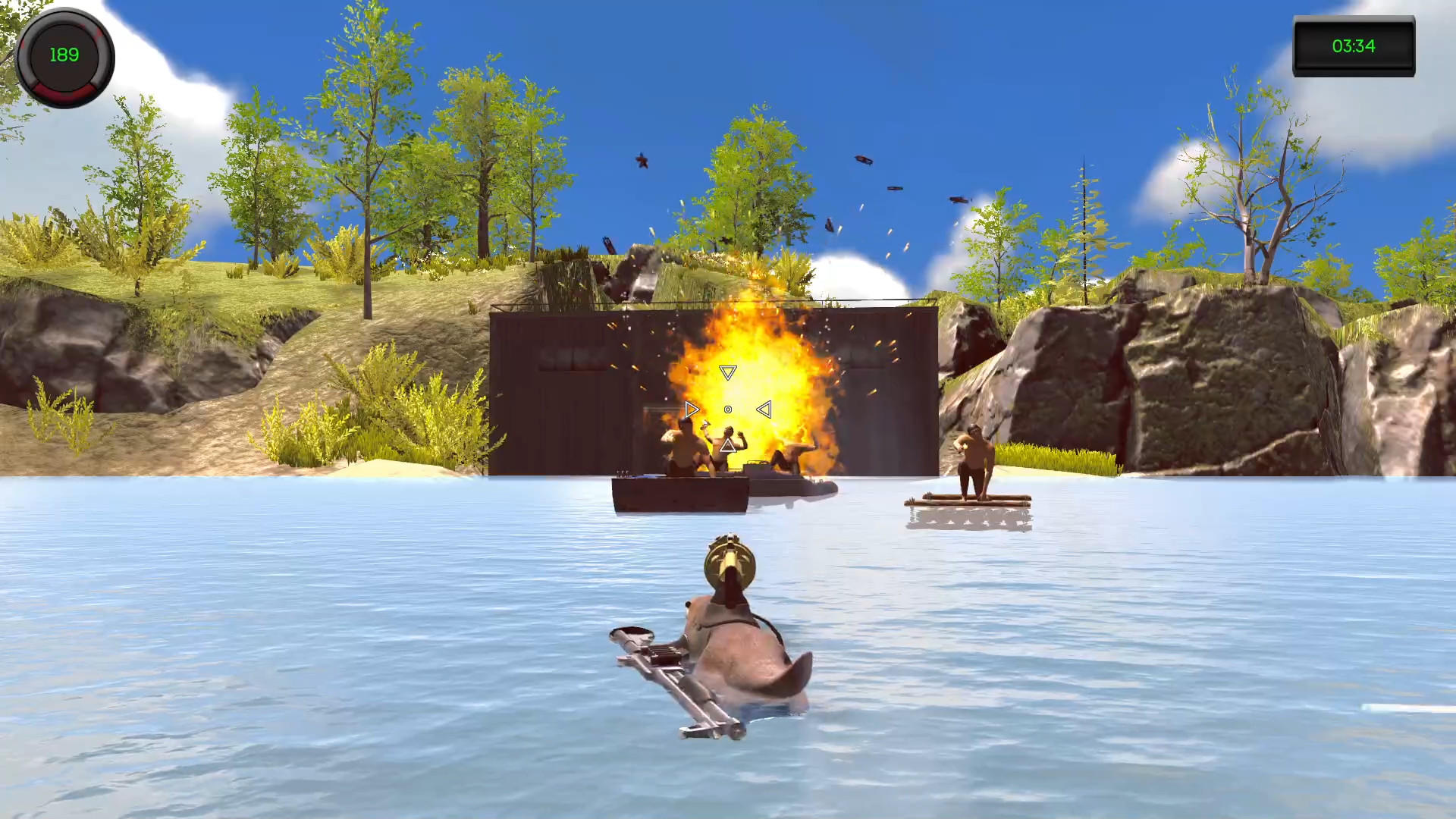Click the upward triangle below the crosshair center
Image resolution: width=1456 pixels, height=819 pixels.
(x=728, y=446)
